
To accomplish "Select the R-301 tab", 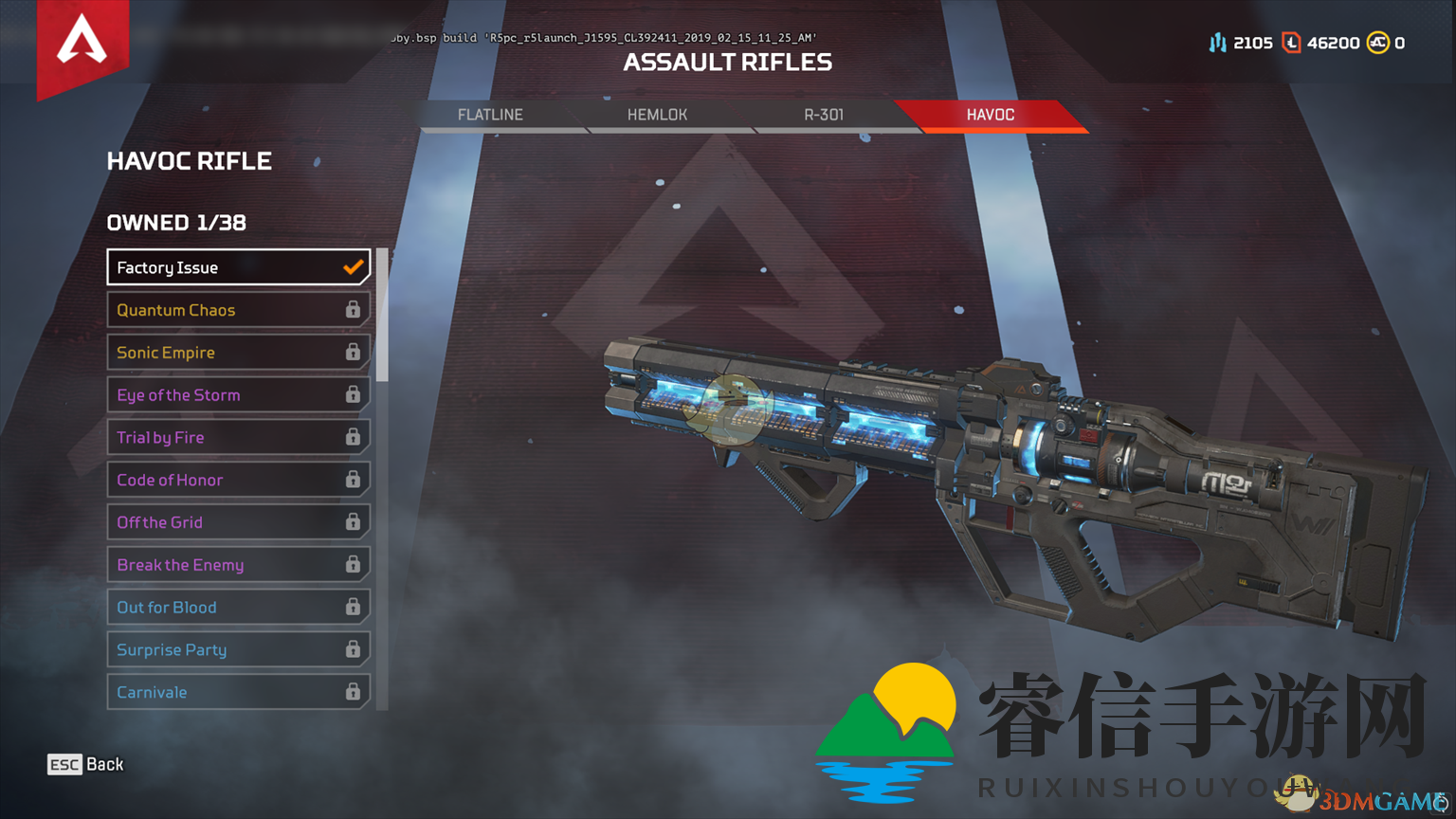I will click(x=824, y=115).
